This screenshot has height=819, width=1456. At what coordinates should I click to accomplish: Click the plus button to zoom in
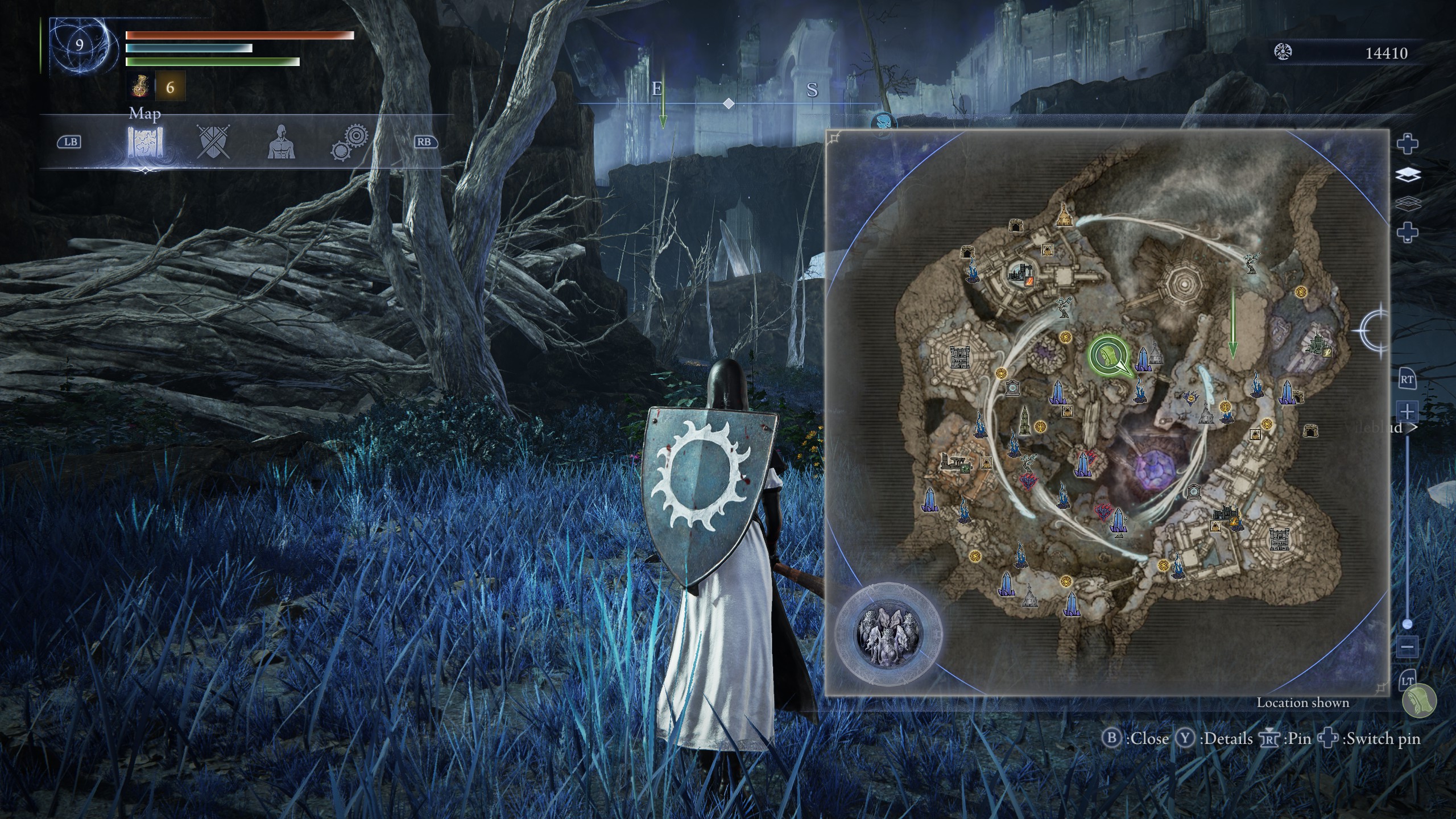1407,411
